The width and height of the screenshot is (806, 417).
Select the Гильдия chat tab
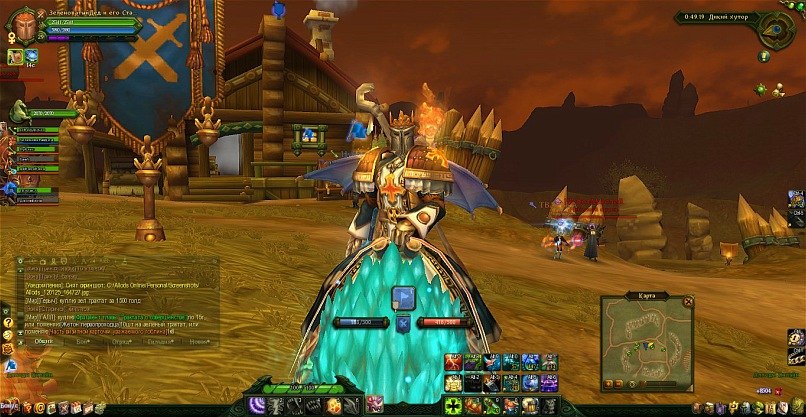(158, 340)
